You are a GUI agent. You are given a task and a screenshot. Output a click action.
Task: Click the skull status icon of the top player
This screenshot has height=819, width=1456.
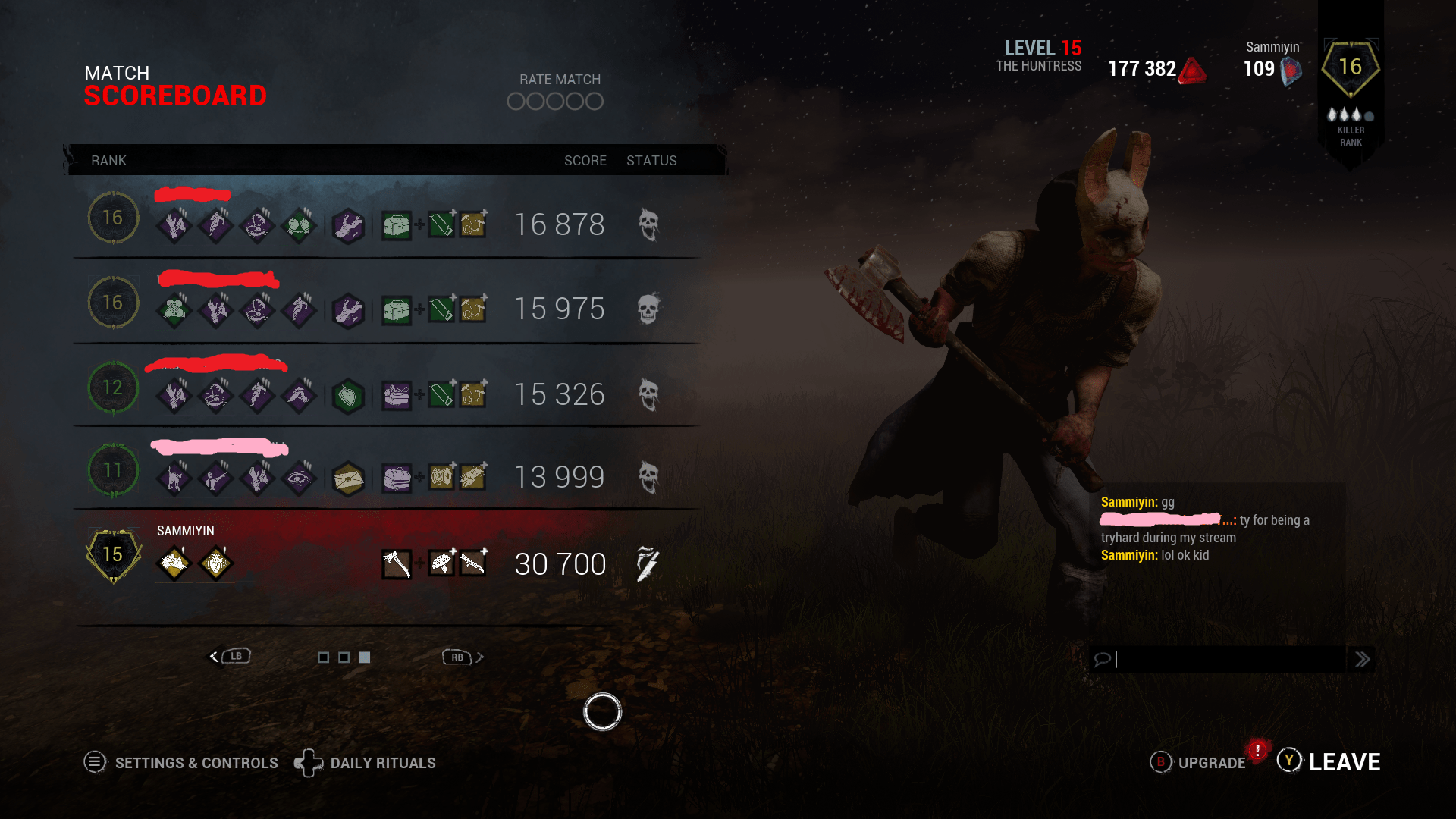[x=648, y=224]
